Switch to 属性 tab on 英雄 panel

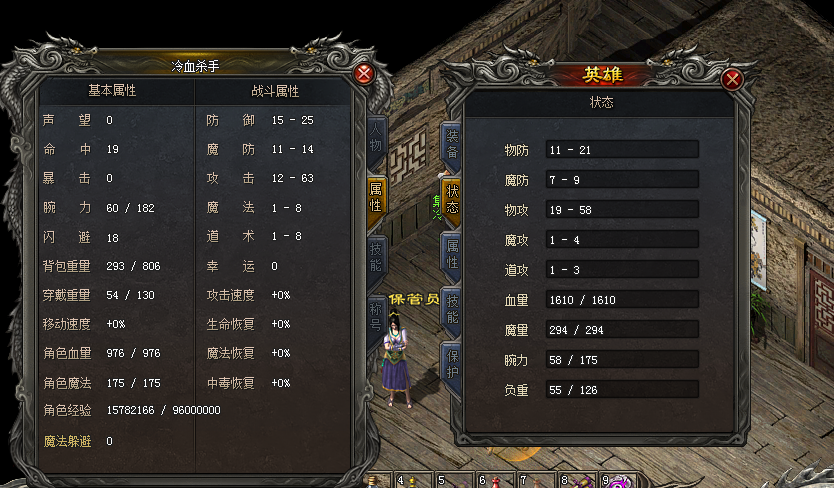(x=452, y=255)
